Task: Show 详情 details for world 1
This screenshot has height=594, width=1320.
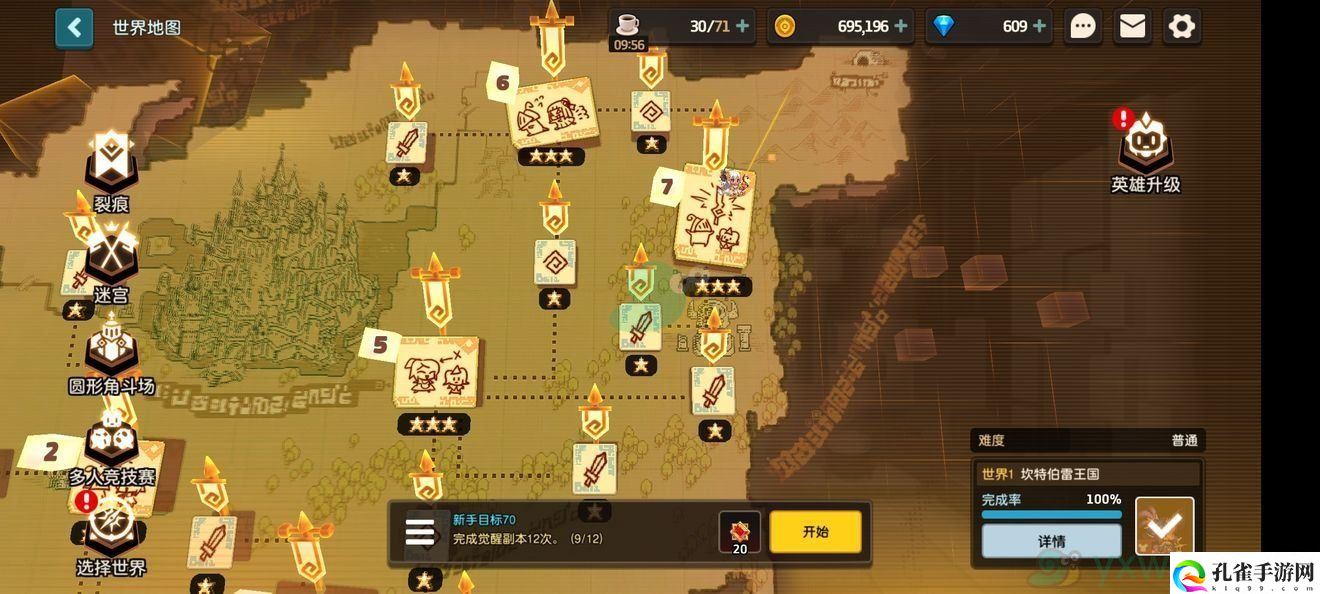Action: 1051,541
